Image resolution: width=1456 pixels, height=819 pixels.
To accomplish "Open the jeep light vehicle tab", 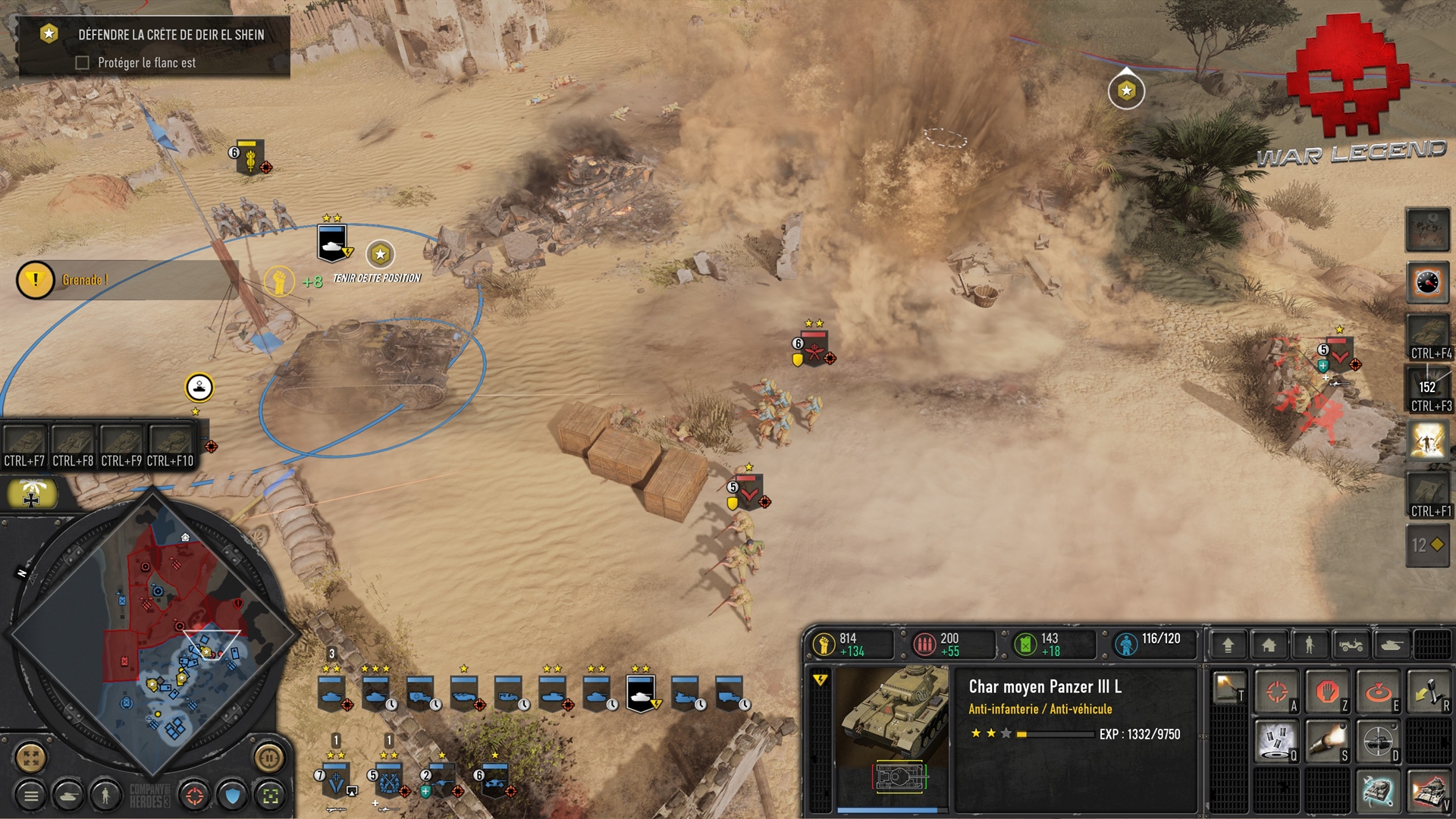I will [1351, 645].
